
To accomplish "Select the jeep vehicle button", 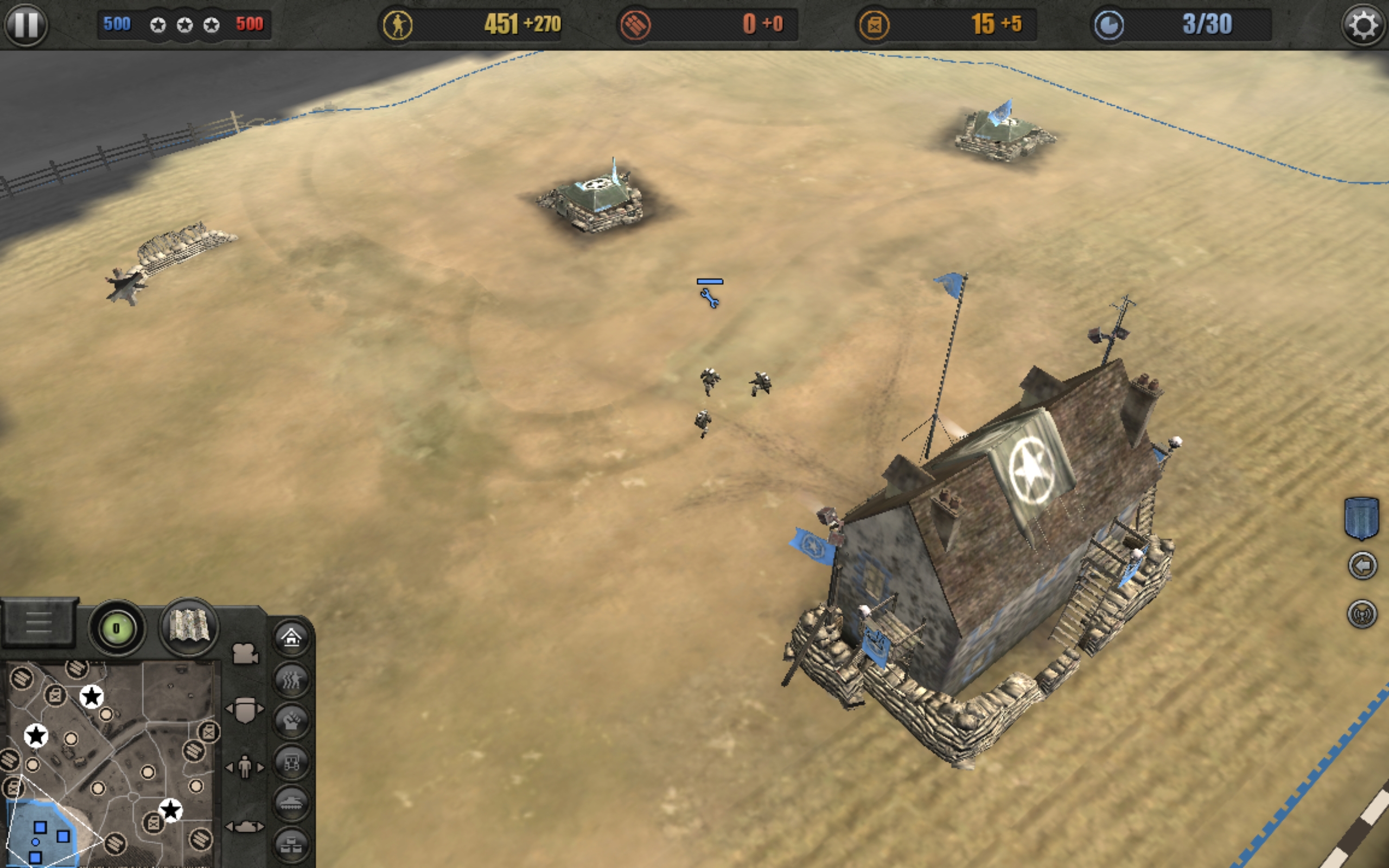I will pos(291,762).
